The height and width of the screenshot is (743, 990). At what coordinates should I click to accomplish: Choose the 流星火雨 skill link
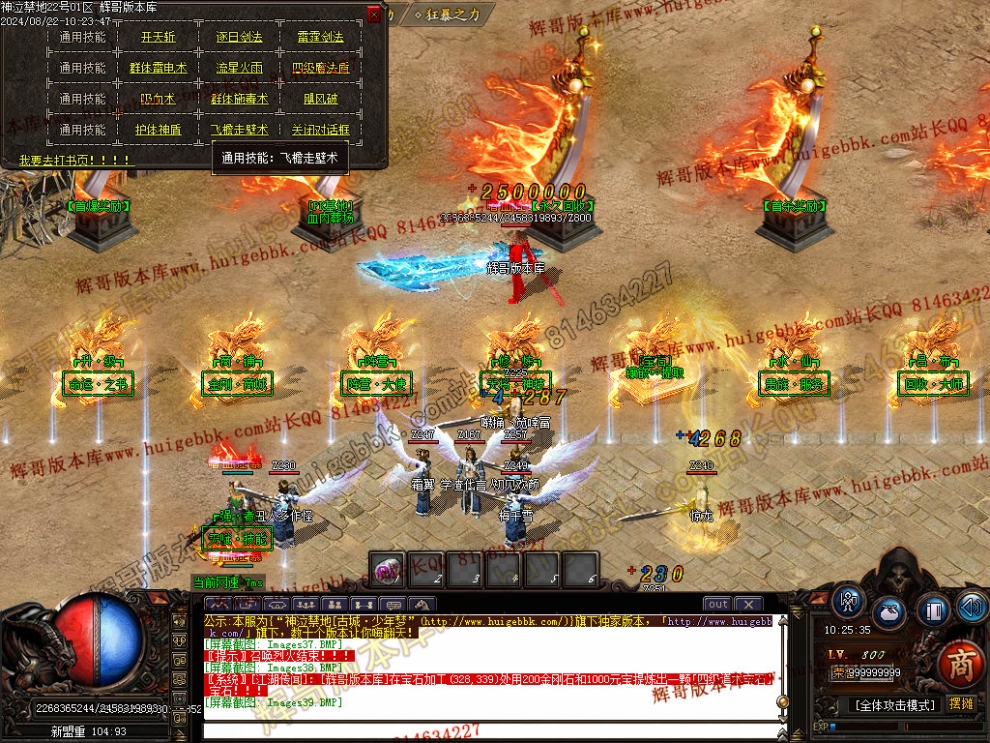pos(239,69)
